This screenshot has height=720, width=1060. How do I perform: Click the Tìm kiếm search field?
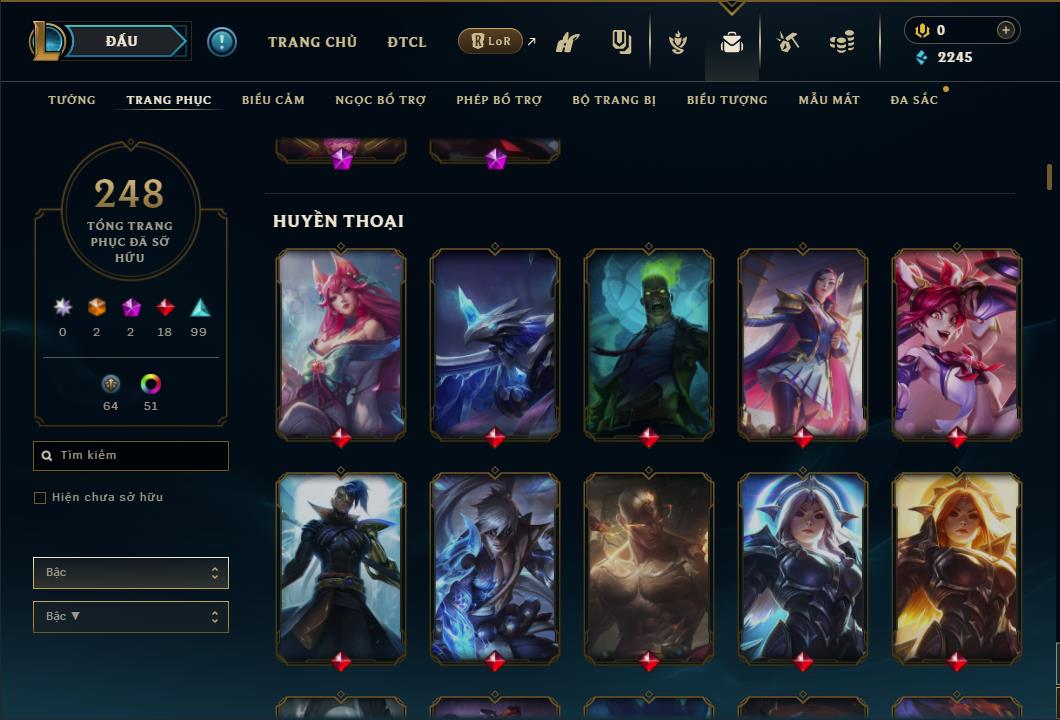tap(131, 456)
